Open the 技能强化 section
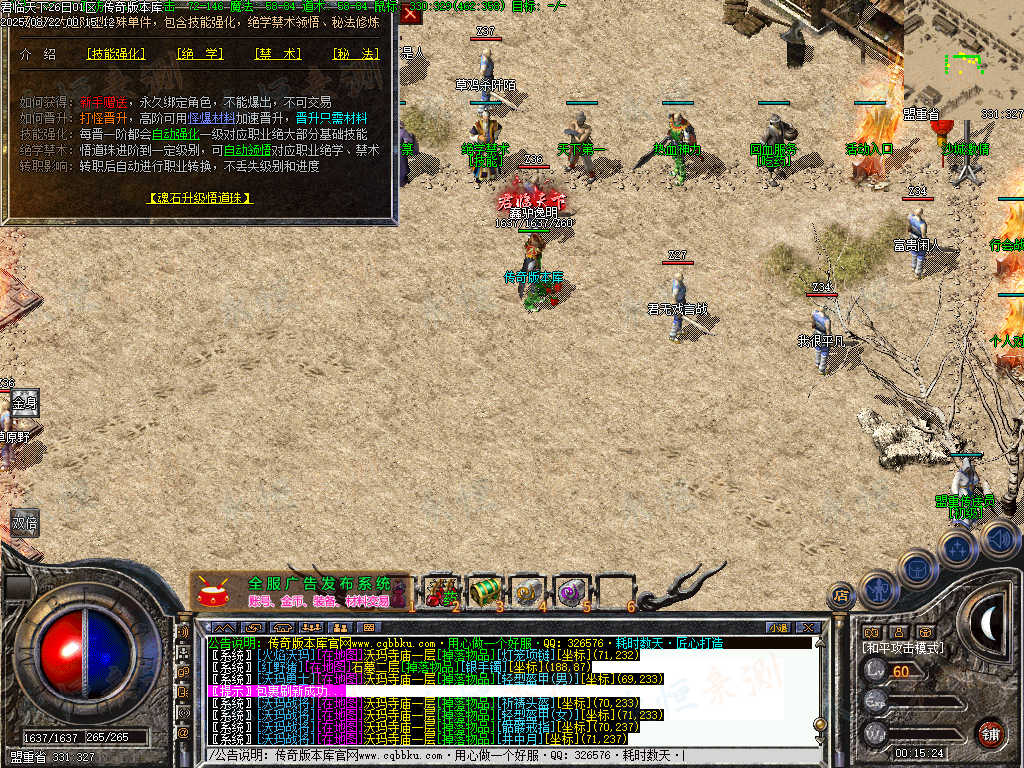The width and height of the screenshot is (1024, 768). point(115,54)
